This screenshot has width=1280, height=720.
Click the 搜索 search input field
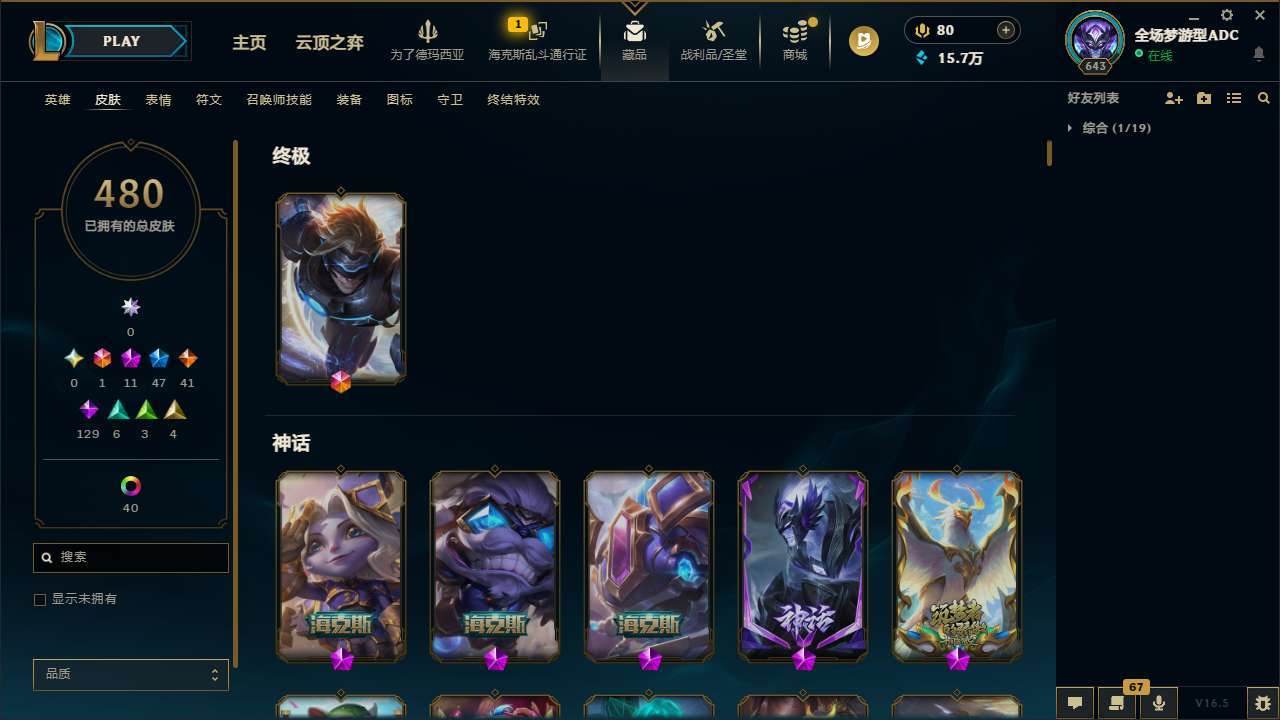click(130, 558)
